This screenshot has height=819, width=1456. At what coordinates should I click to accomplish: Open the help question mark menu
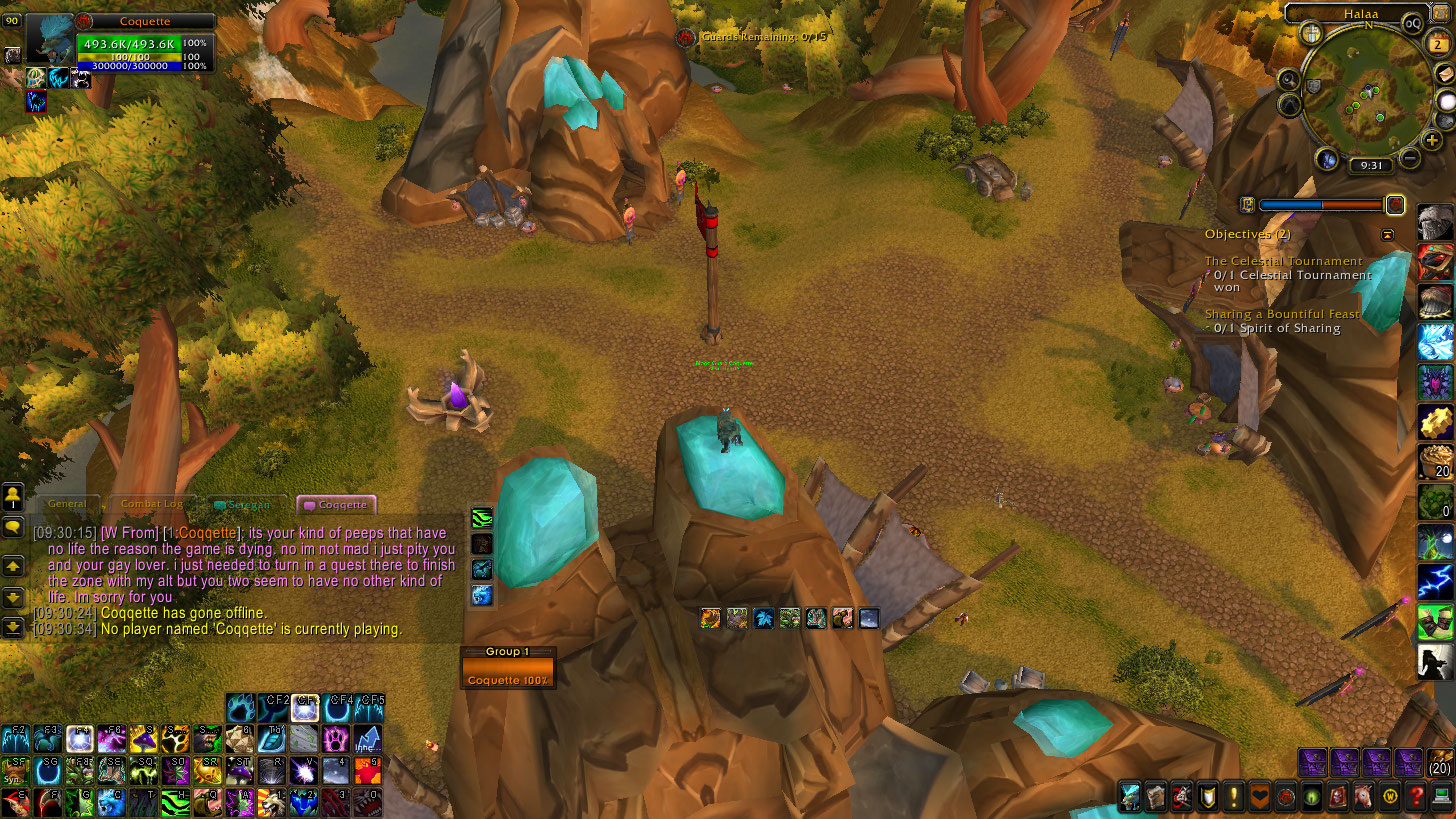(x=1415, y=797)
